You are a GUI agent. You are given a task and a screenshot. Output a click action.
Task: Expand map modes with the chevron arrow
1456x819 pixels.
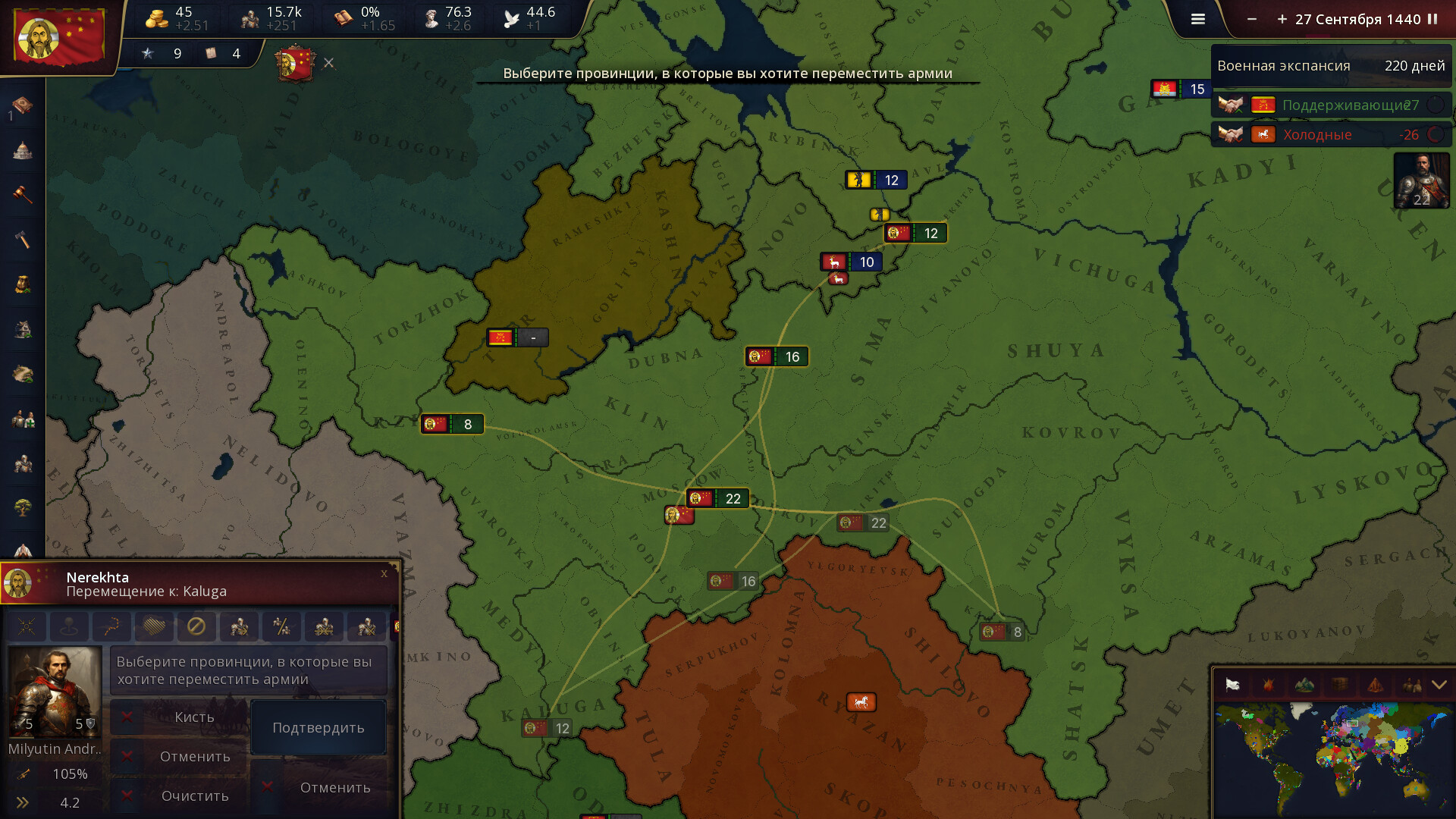tap(1439, 686)
